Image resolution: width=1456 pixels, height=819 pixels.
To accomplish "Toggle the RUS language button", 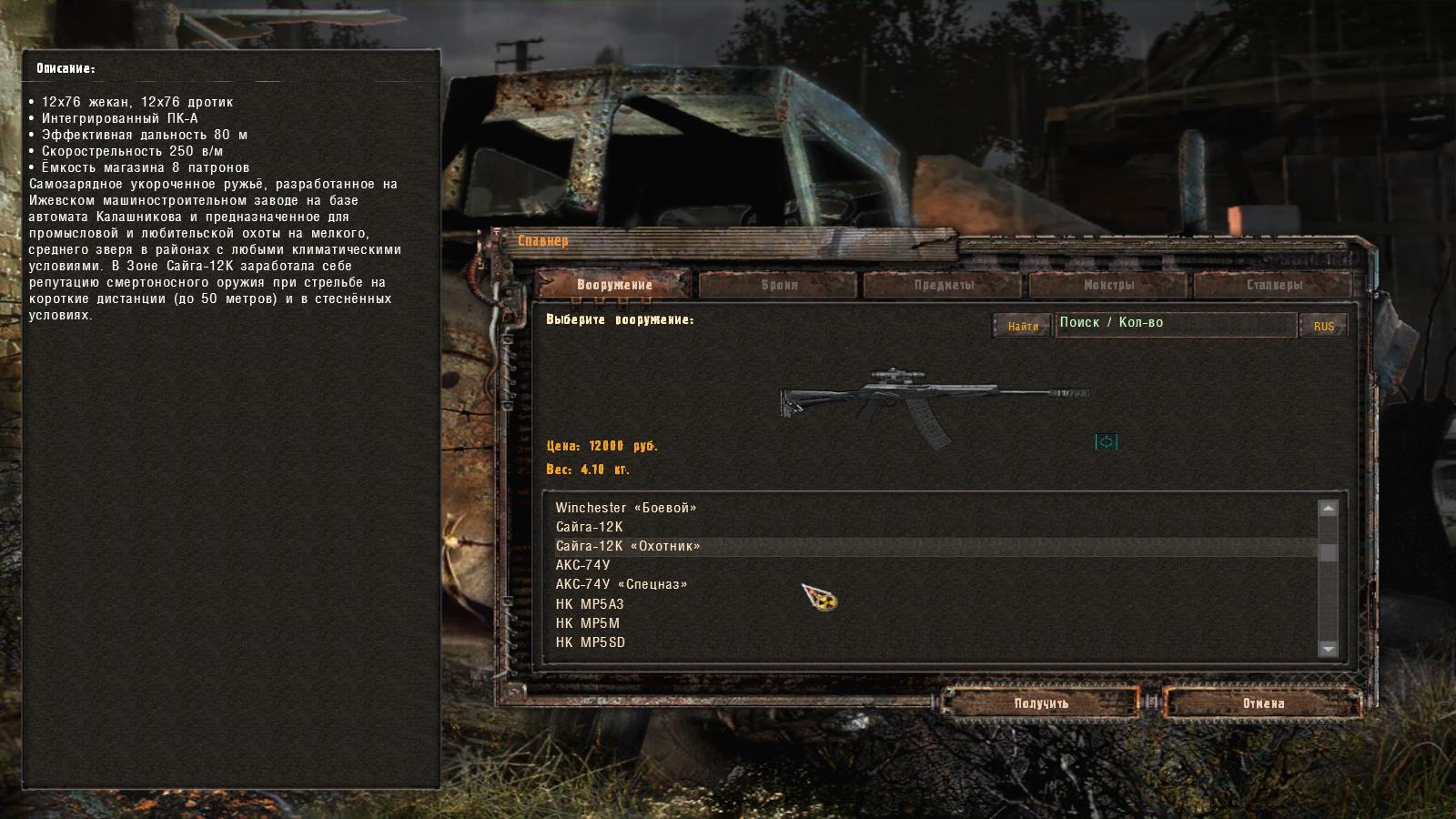I will (1323, 326).
